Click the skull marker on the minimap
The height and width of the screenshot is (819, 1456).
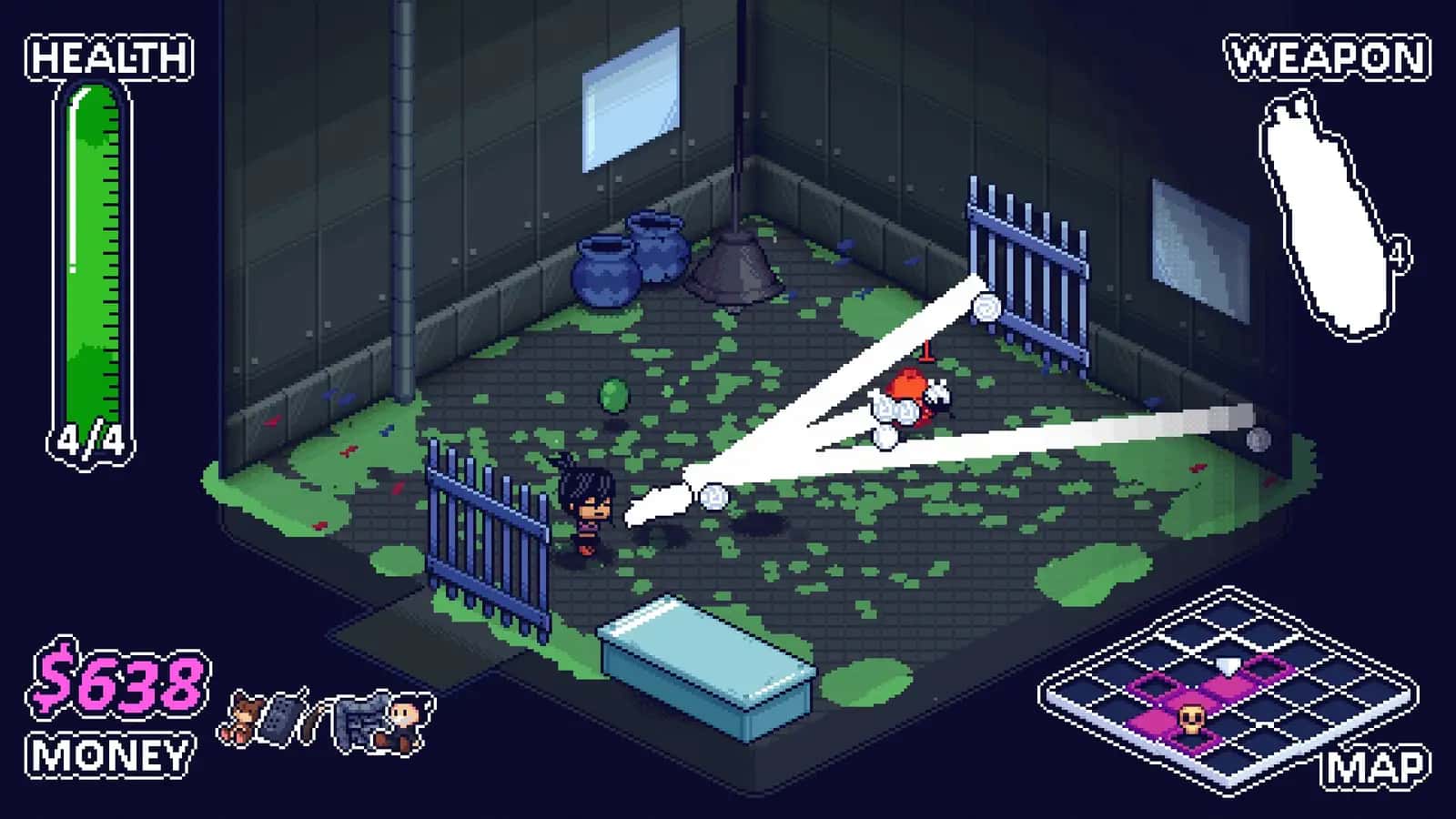[x=1192, y=720]
